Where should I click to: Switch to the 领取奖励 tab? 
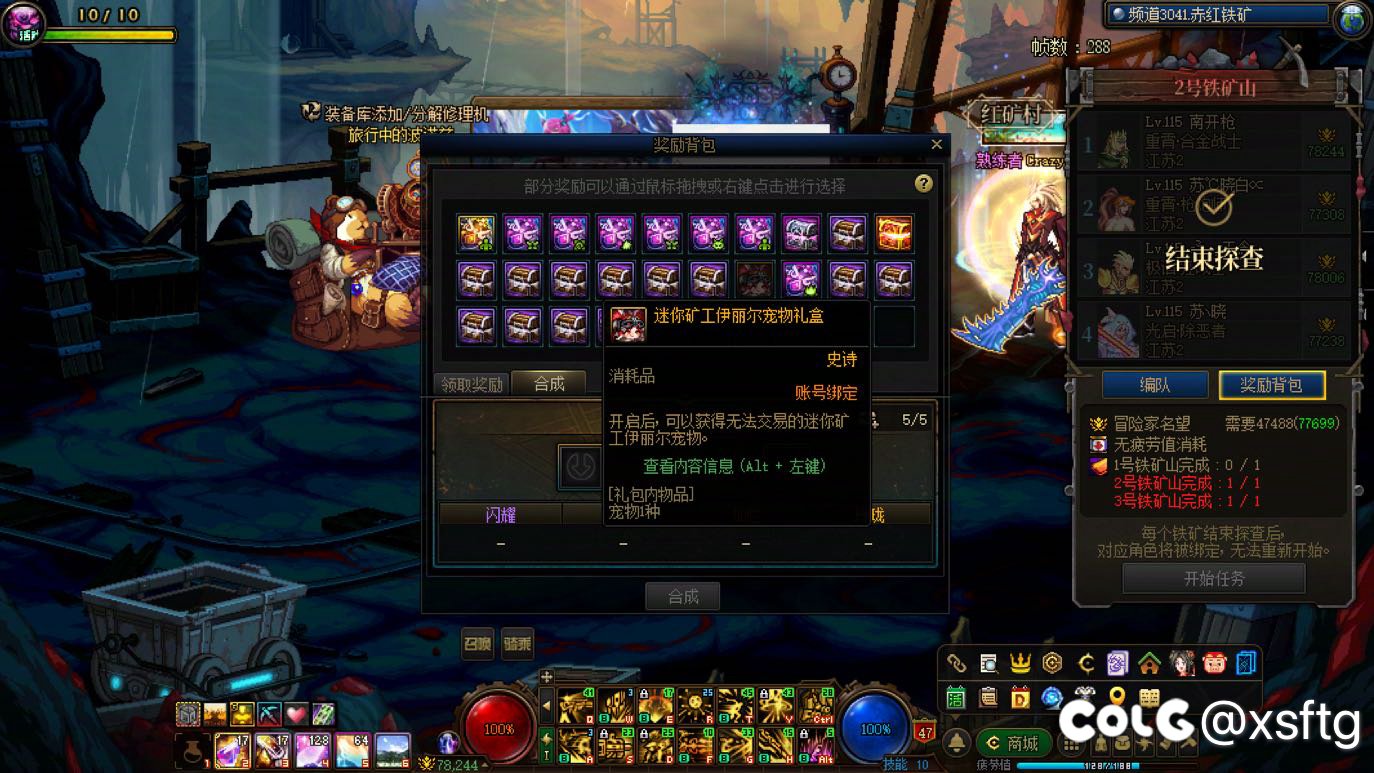[471, 384]
